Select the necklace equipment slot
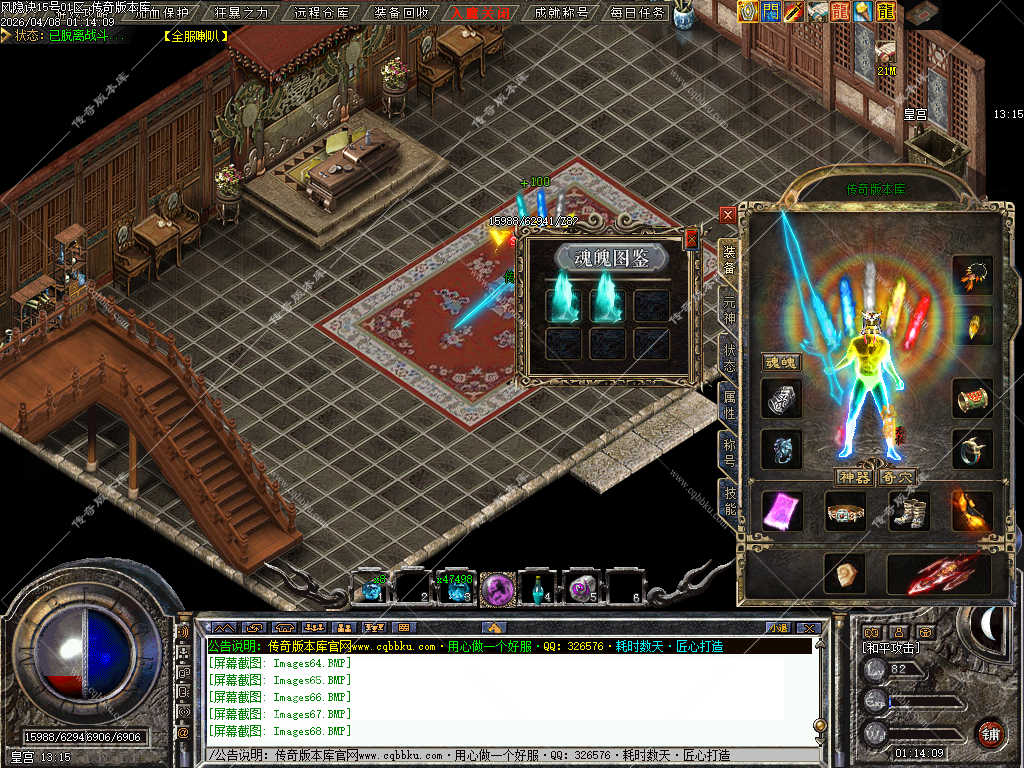 (x=972, y=273)
